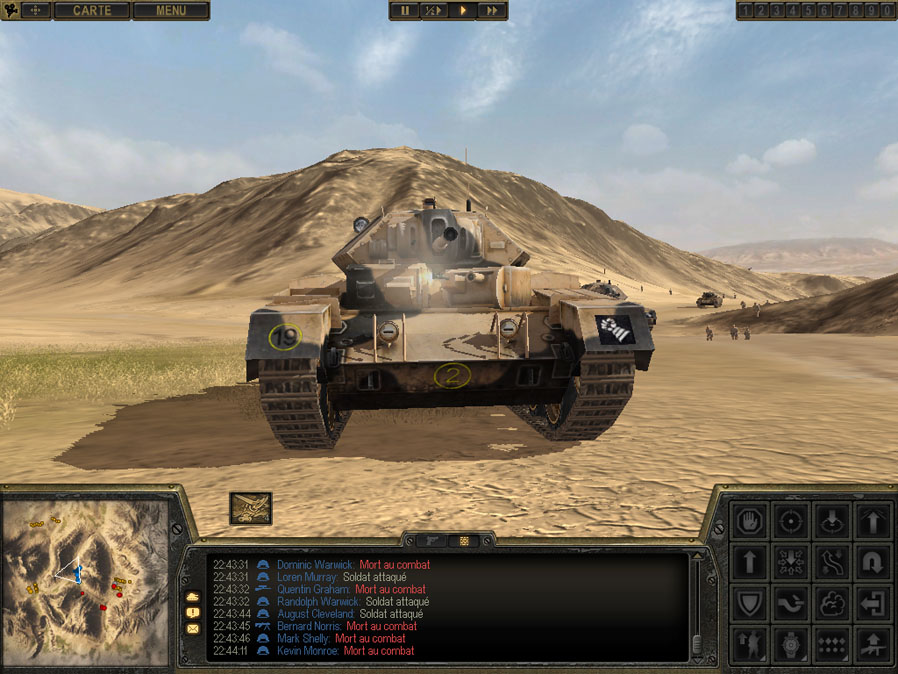Pause the game speed
This screenshot has width=898, height=674.
tap(405, 11)
